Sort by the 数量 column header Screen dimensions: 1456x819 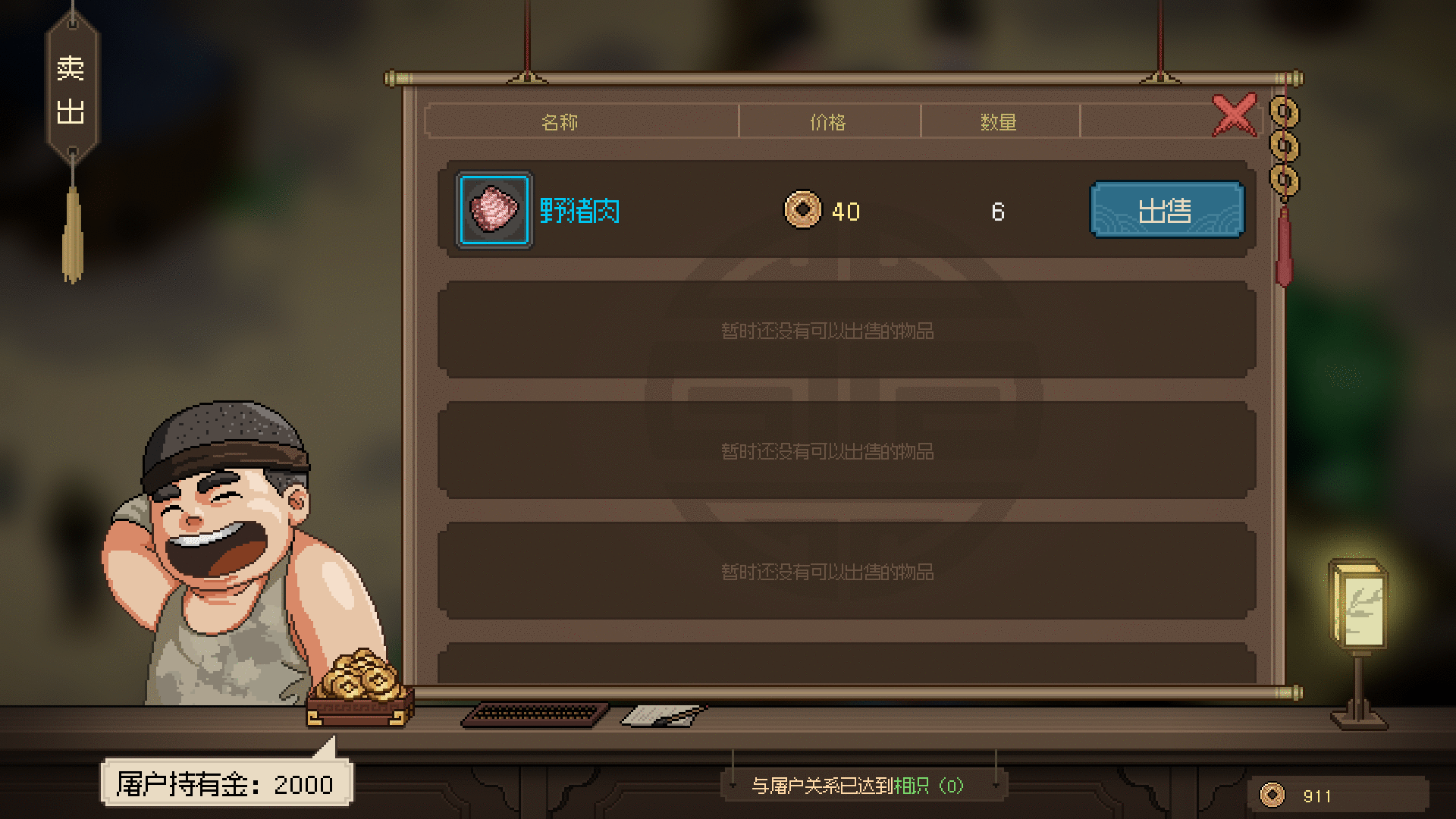click(x=998, y=122)
